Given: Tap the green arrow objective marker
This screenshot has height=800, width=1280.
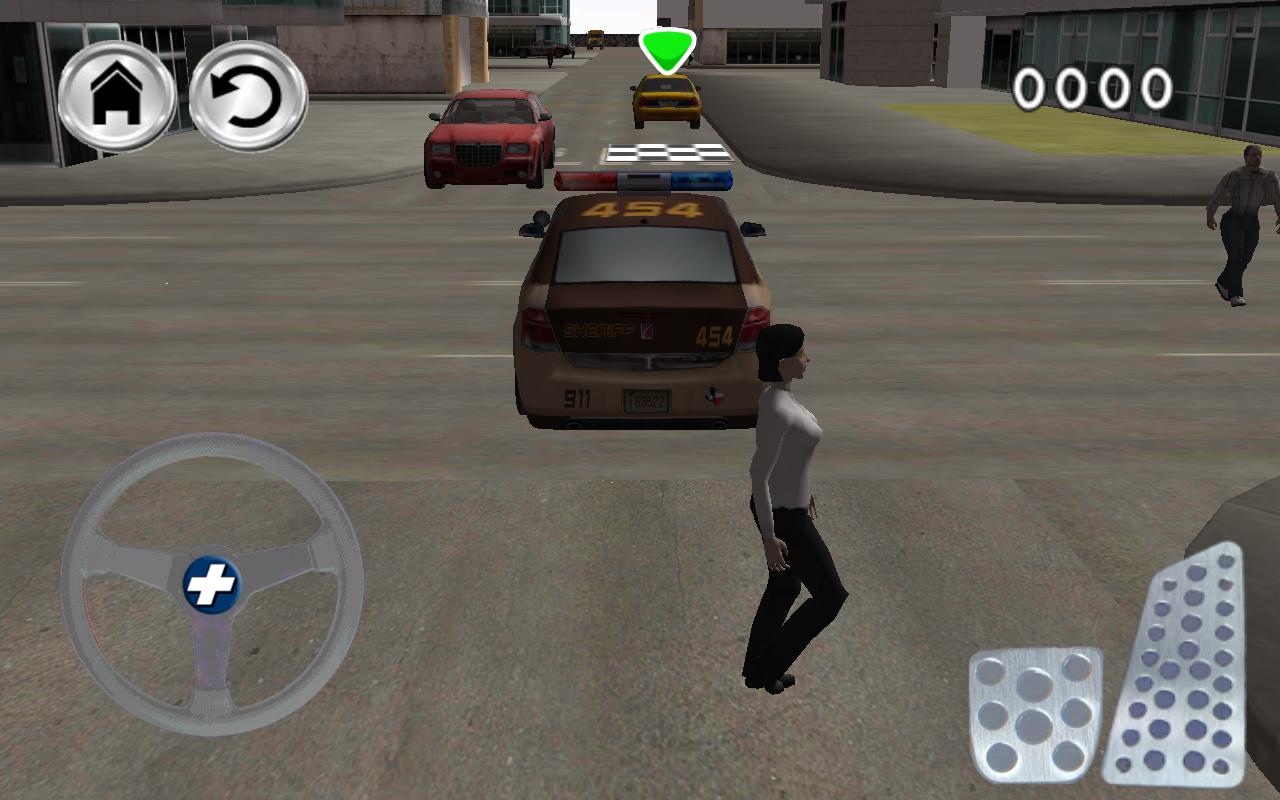Looking at the screenshot, I should pyautogui.click(x=666, y=47).
